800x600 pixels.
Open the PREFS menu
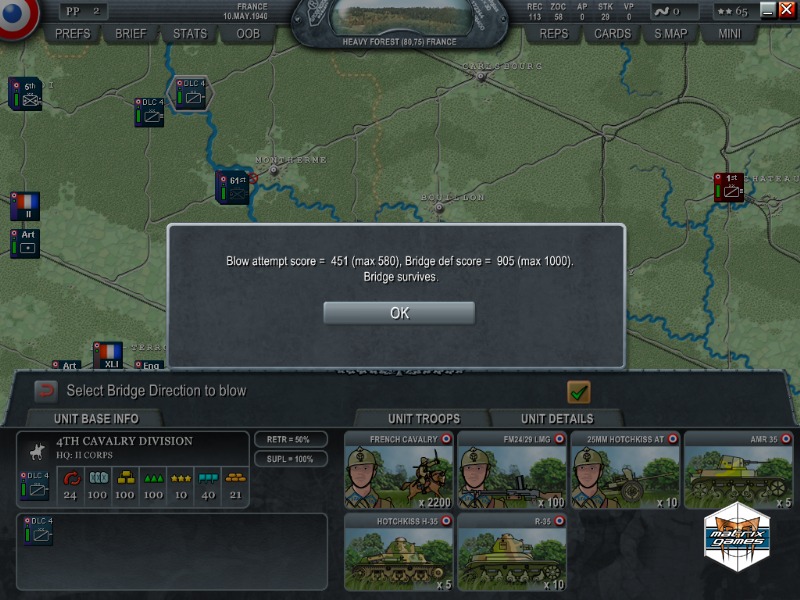pyautogui.click(x=72, y=33)
